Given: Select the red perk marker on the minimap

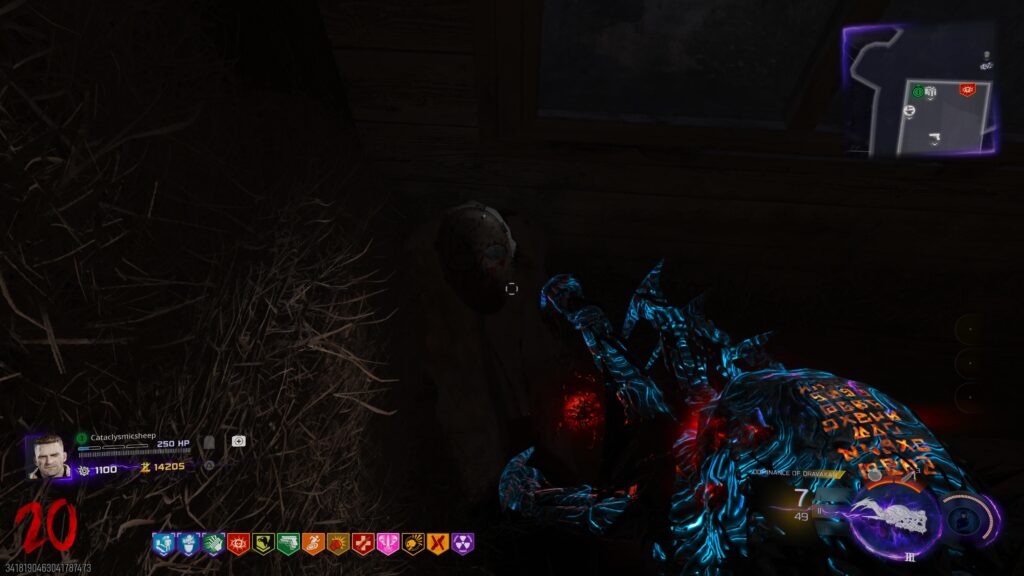Looking at the screenshot, I should pyautogui.click(x=967, y=90).
